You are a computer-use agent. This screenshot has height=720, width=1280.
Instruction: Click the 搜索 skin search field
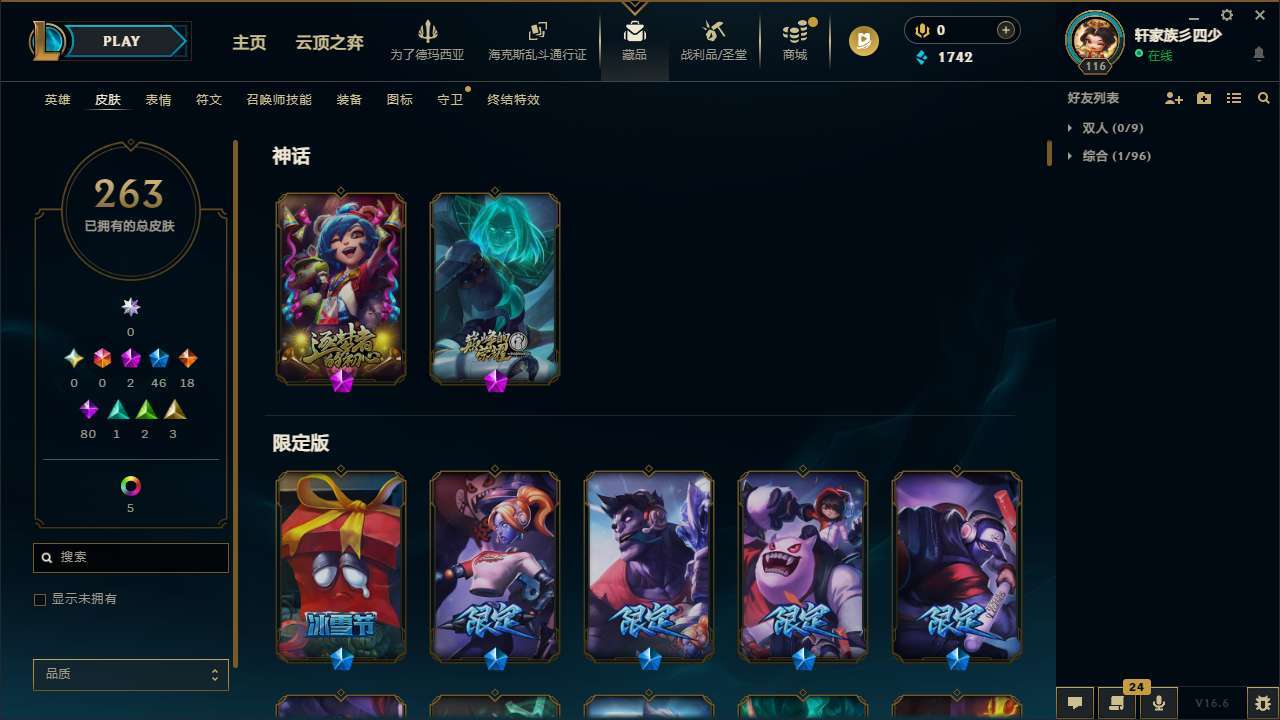[130, 557]
